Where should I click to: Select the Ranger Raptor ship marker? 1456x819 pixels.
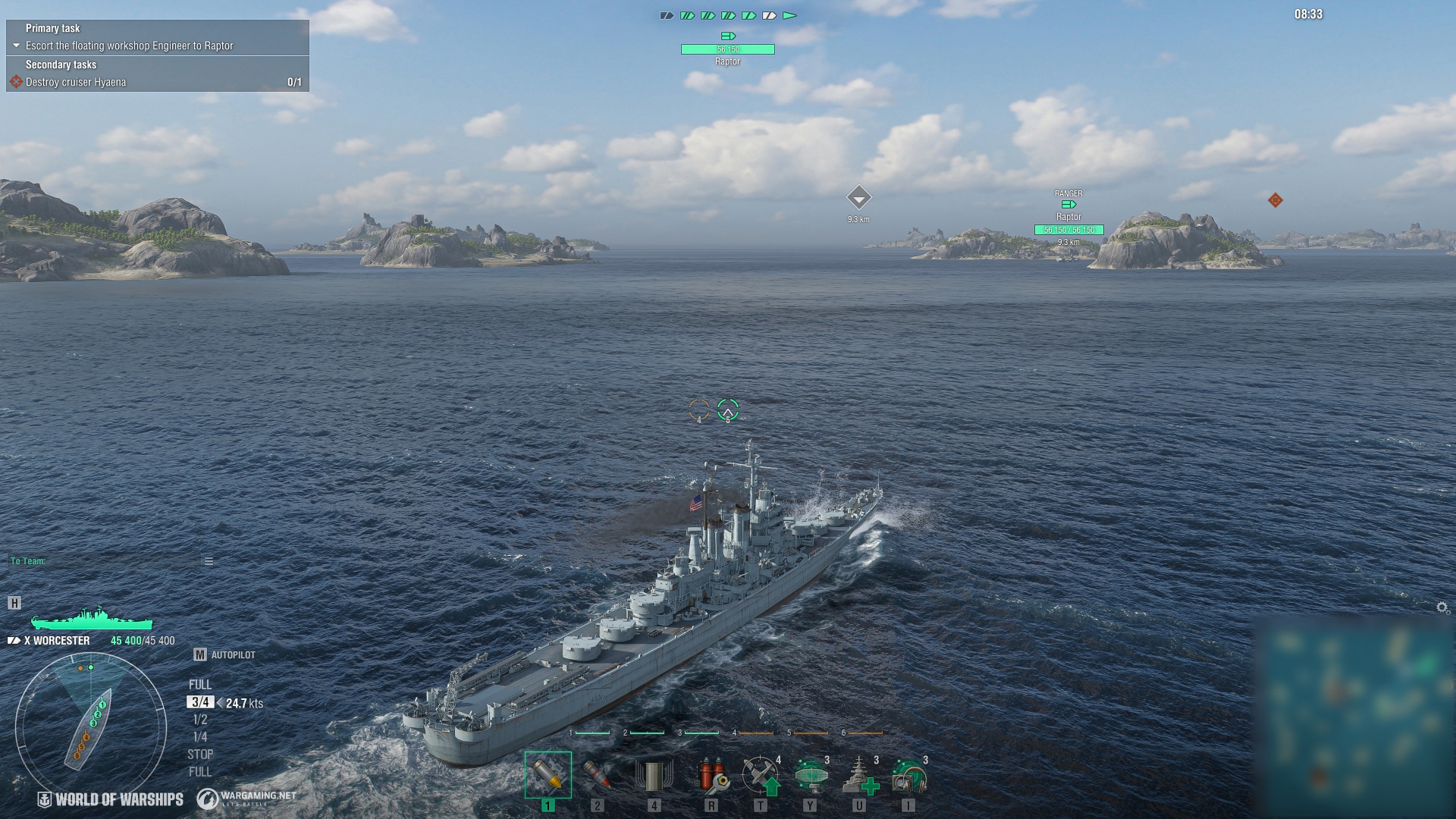tap(1068, 218)
